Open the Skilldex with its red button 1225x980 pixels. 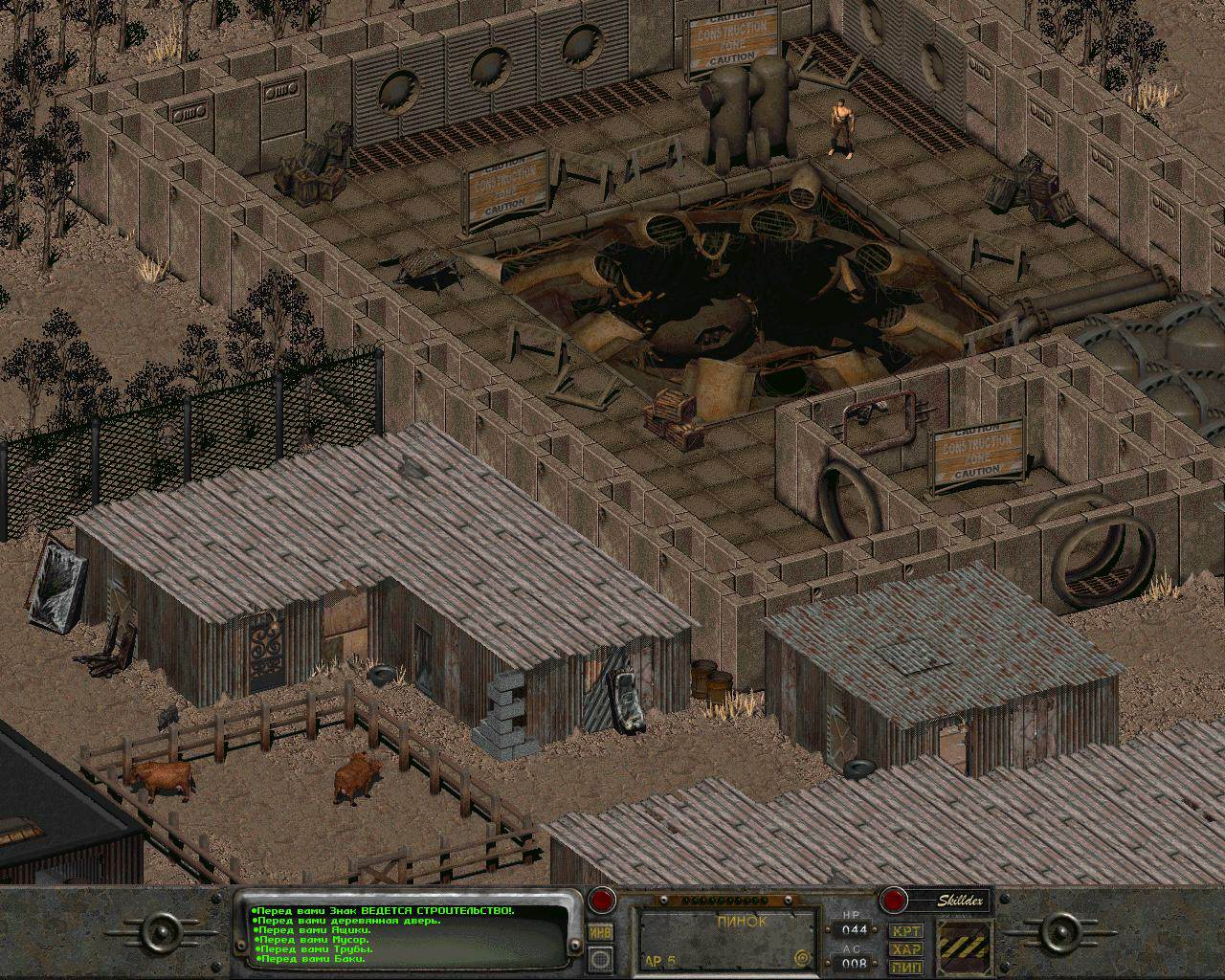(x=893, y=900)
